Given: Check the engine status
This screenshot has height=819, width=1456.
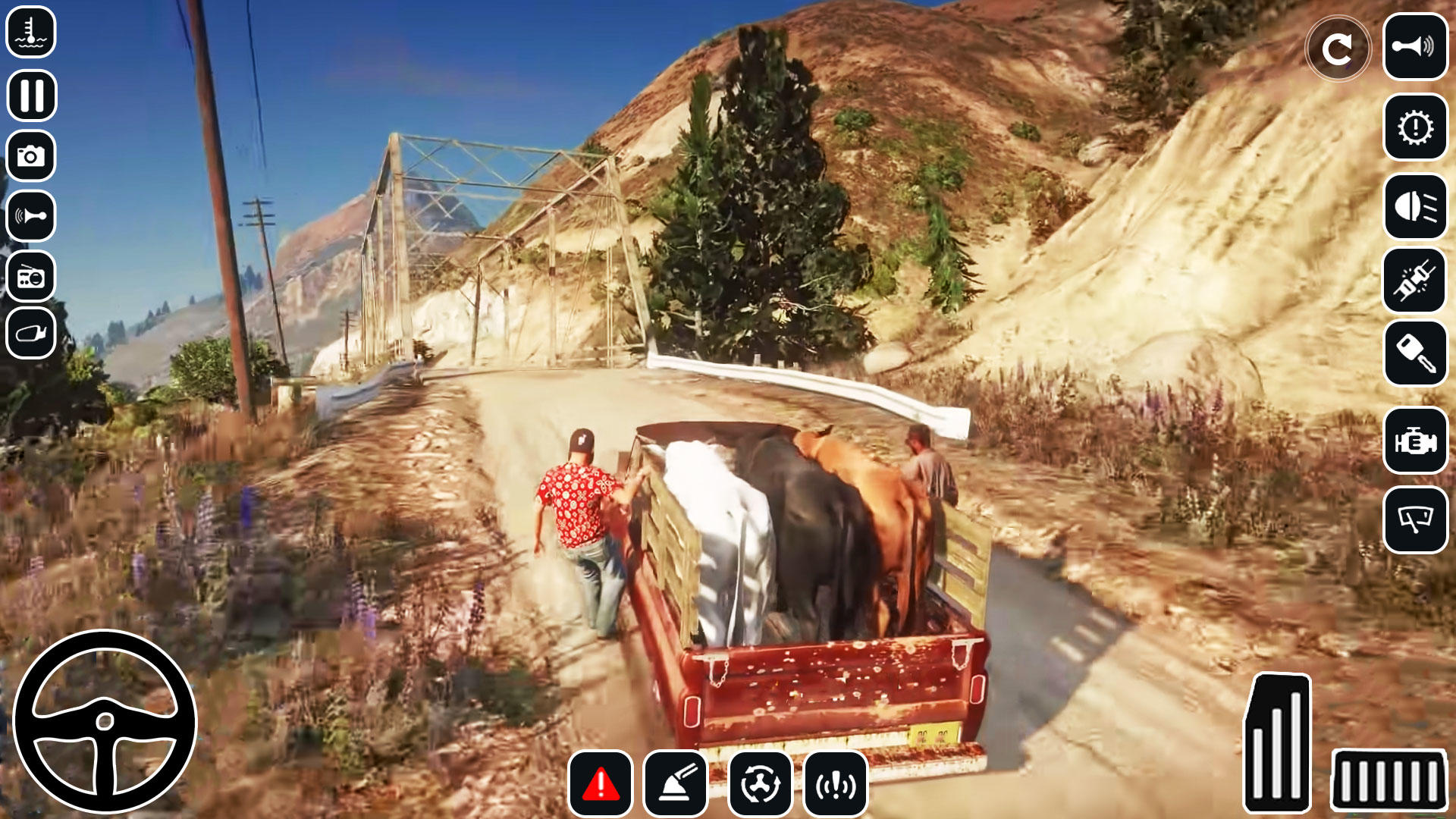Looking at the screenshot, I should coord(1415,440).
